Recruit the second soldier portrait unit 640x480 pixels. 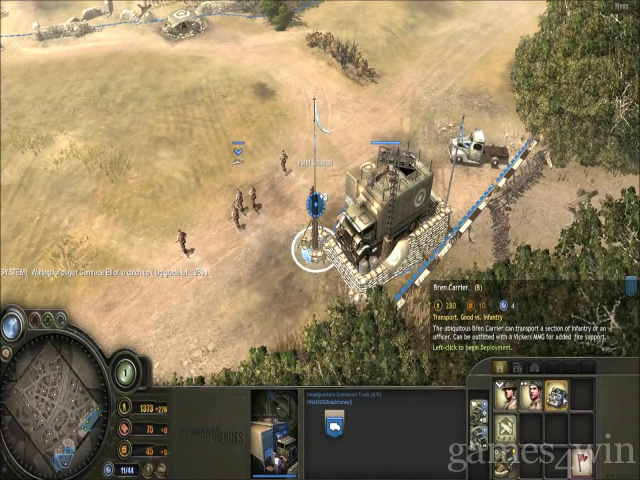pyautogui.click(x=531, y=395)
